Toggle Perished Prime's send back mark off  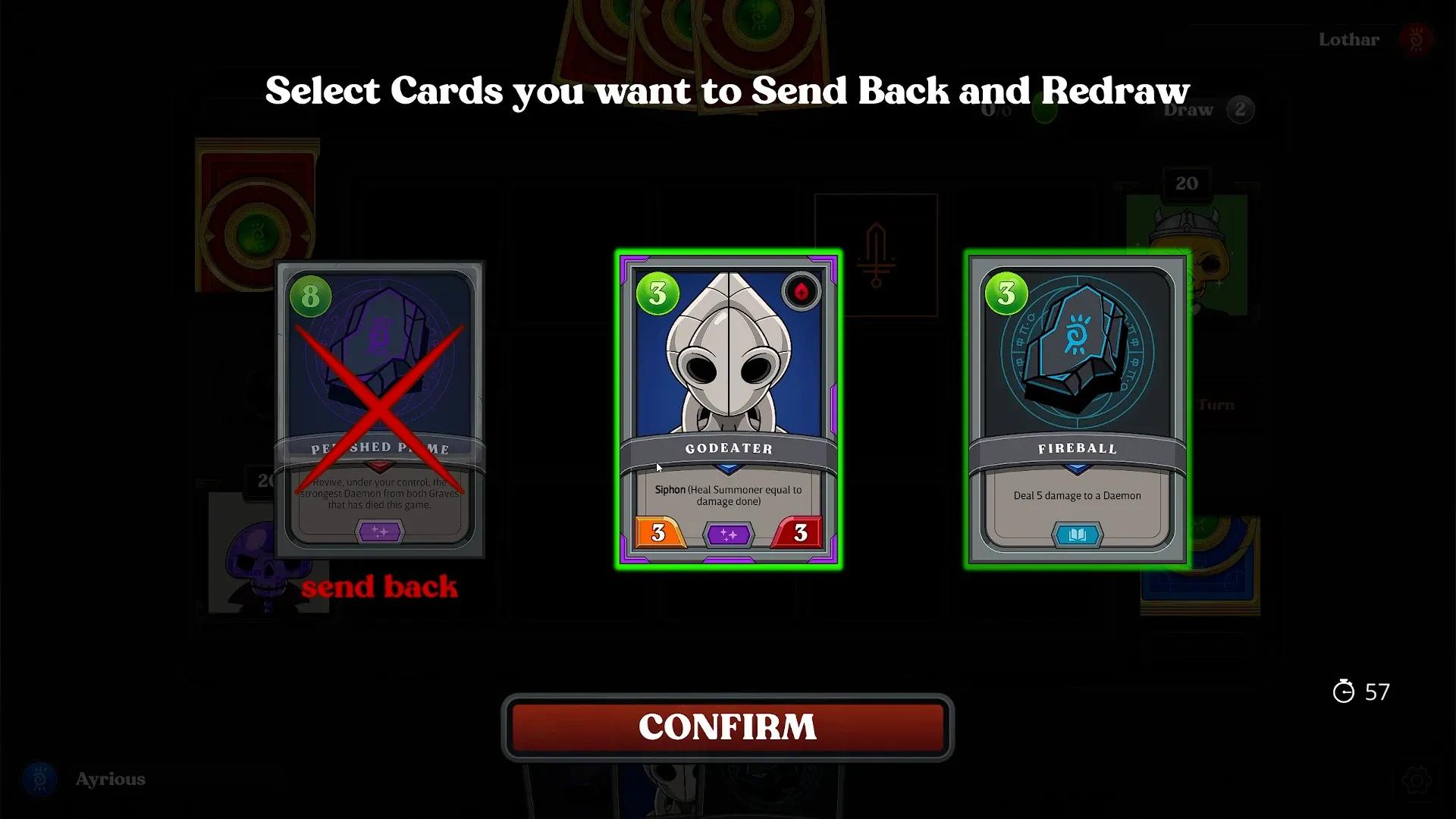[x=379, y=394]
